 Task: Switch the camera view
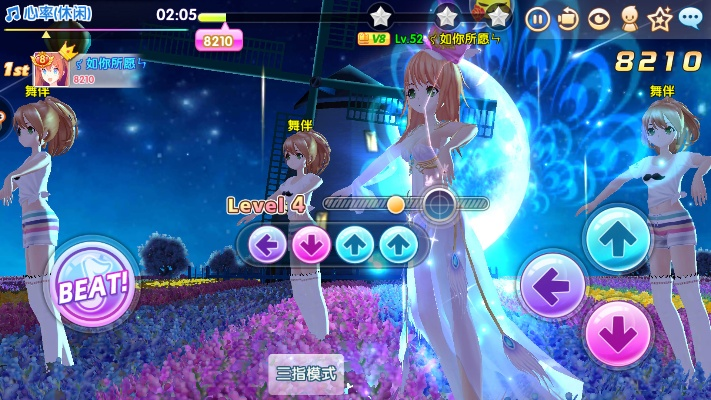(x=568, y=18)
